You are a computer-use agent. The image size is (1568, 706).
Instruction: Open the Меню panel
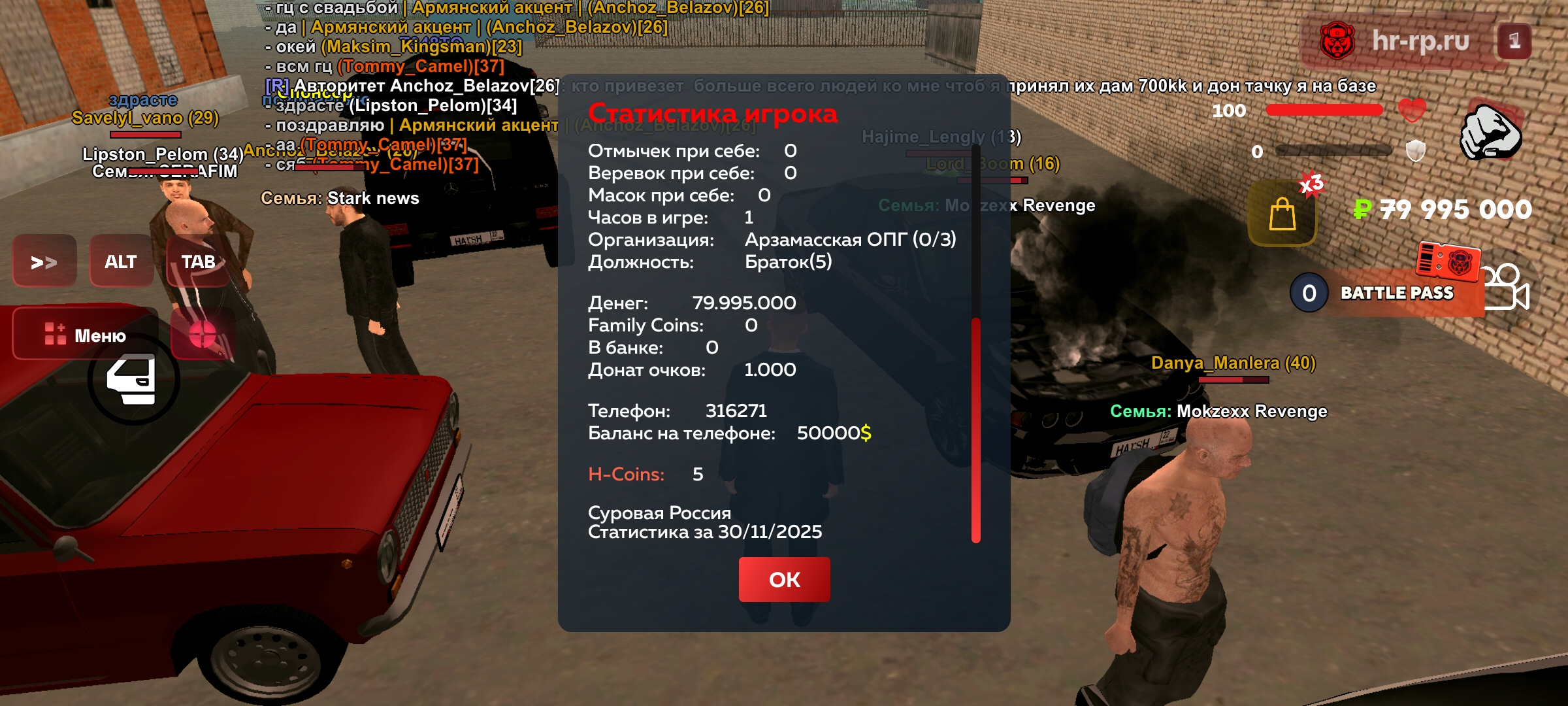(x=85, y=335)
